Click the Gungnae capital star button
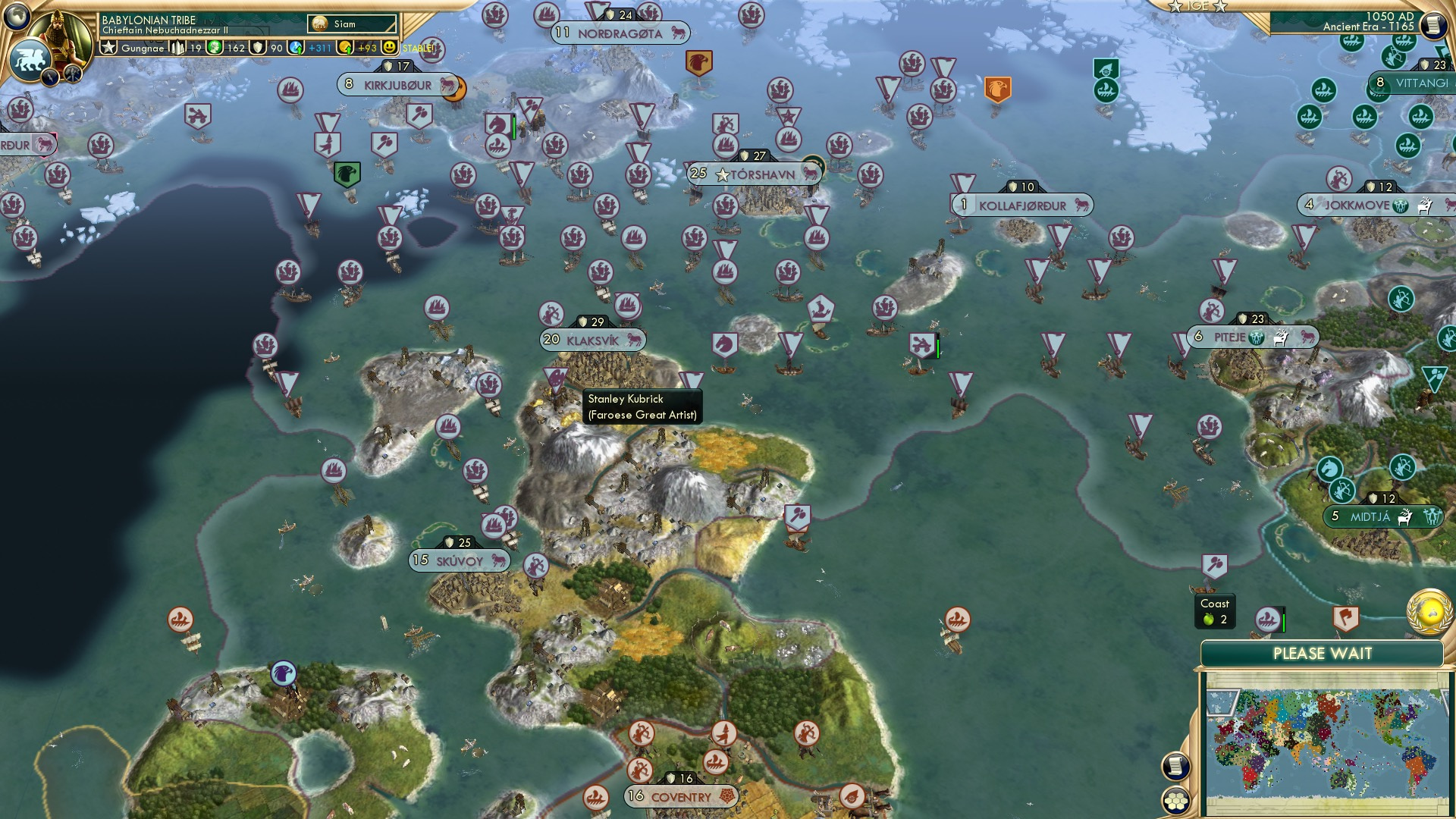 pos(110,47)
